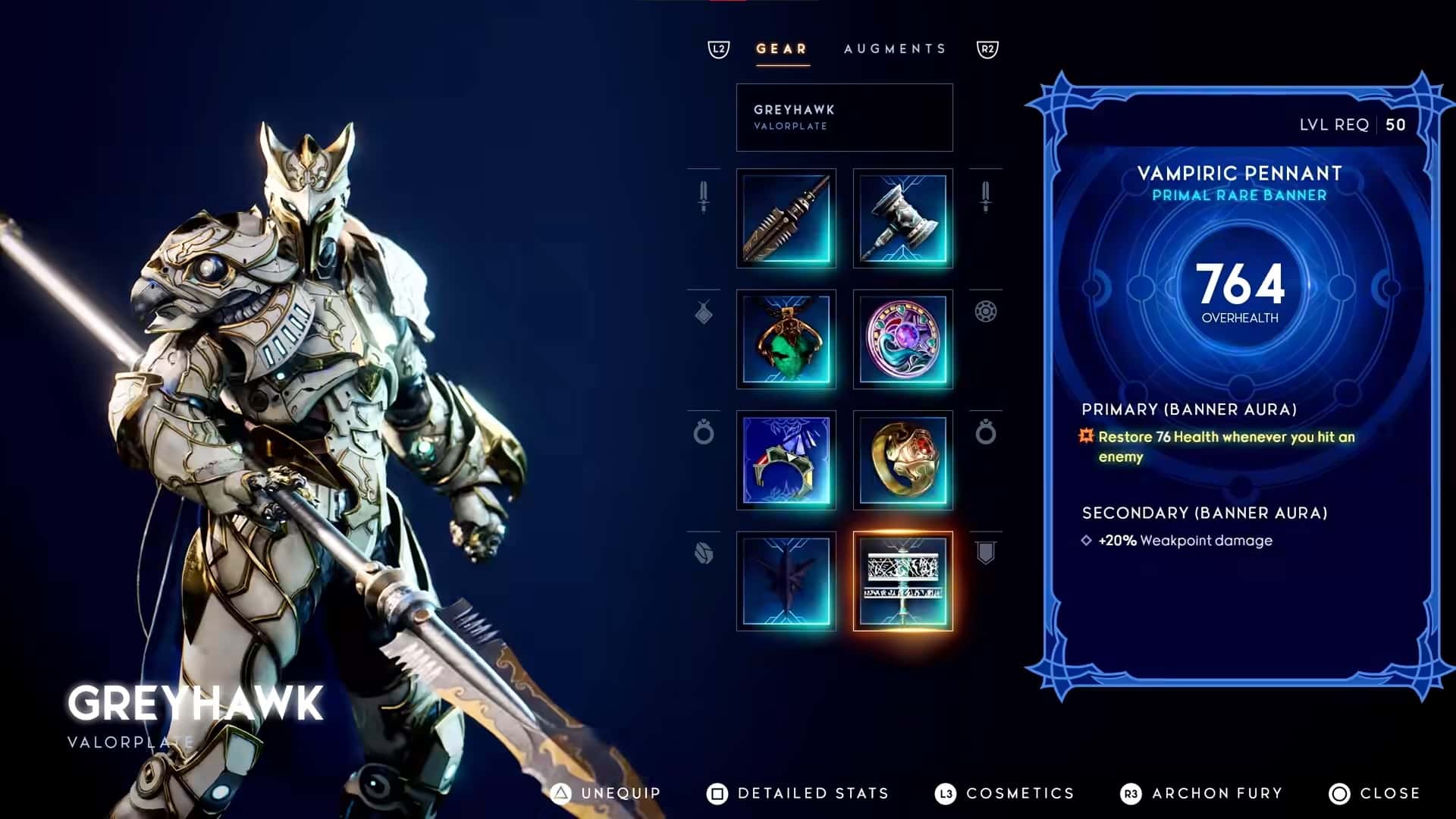Open the empty life stone slot
1456x819 pixels.
[x=786, y=581]
